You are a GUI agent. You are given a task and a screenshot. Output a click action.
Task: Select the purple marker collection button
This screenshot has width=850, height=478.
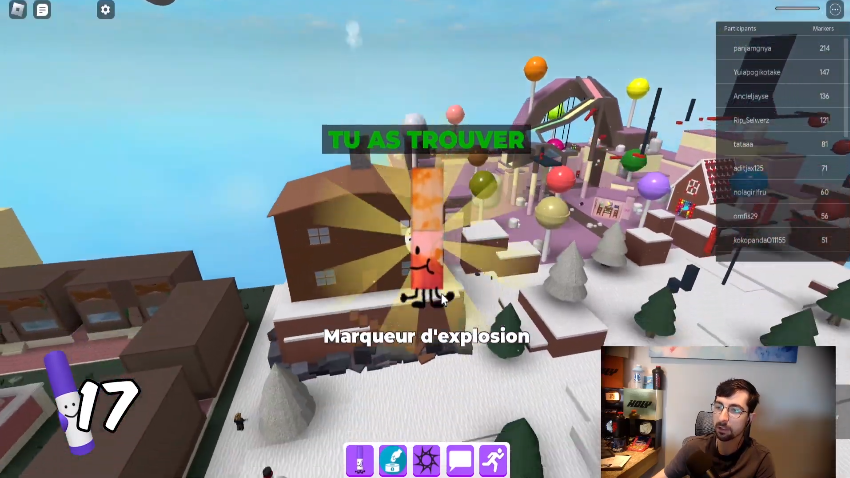(360, 461)
